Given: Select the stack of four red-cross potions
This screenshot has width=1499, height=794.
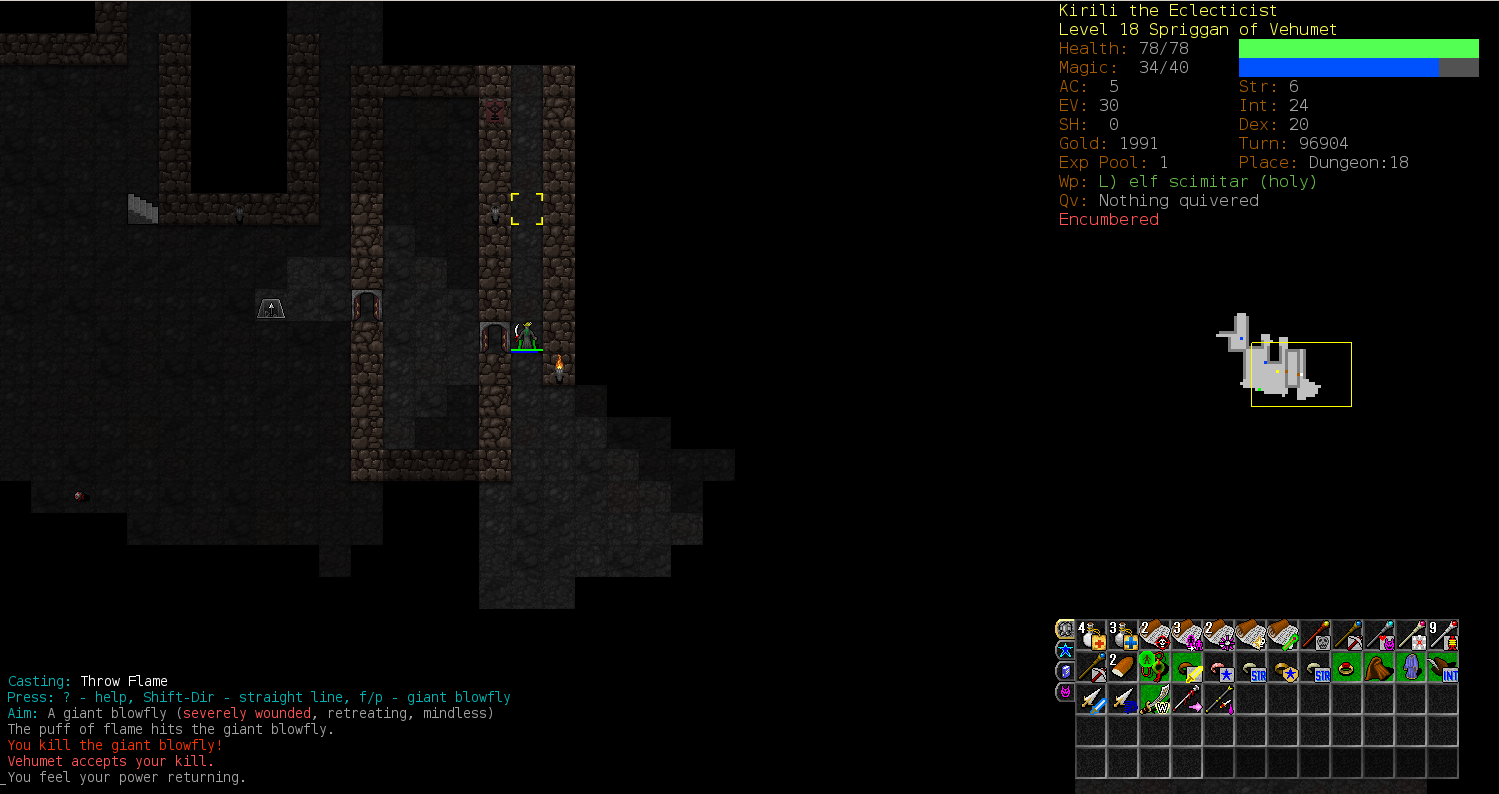Looking at the screenshot, I should (x=1091, y=636).
